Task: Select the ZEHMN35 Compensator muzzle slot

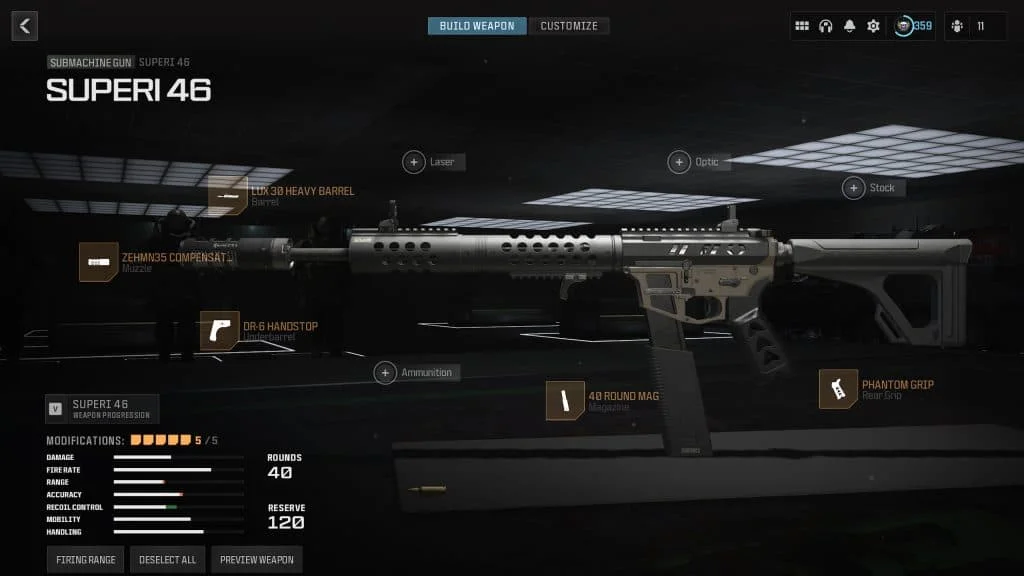Action: point(99,262)
